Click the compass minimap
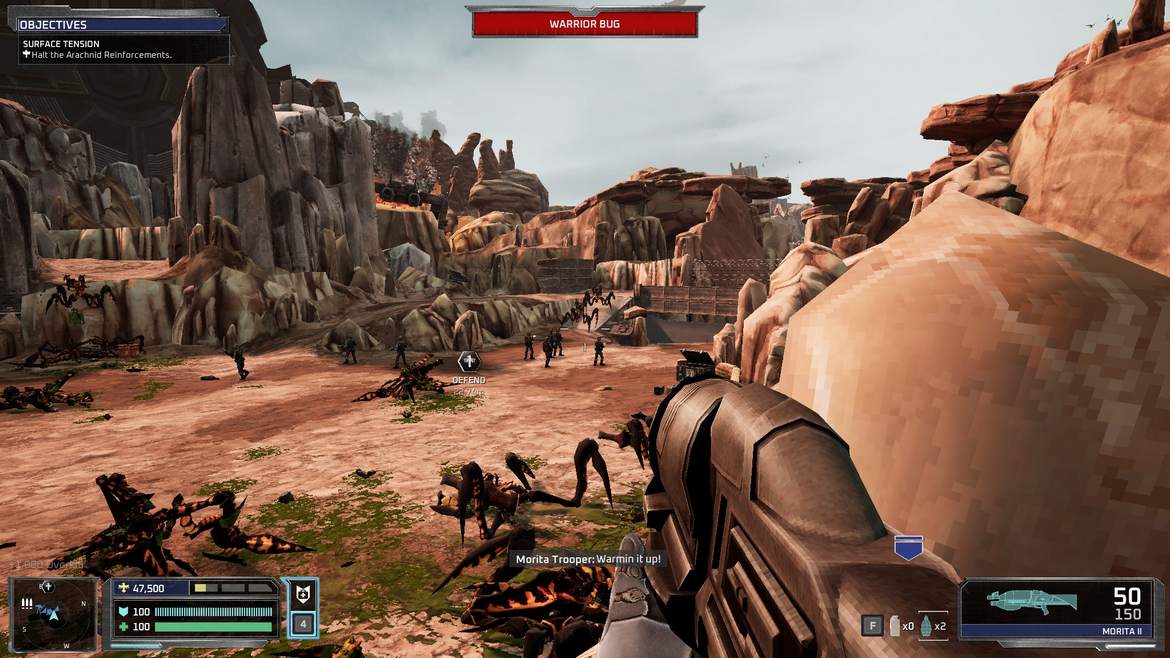 click(54, 611)
